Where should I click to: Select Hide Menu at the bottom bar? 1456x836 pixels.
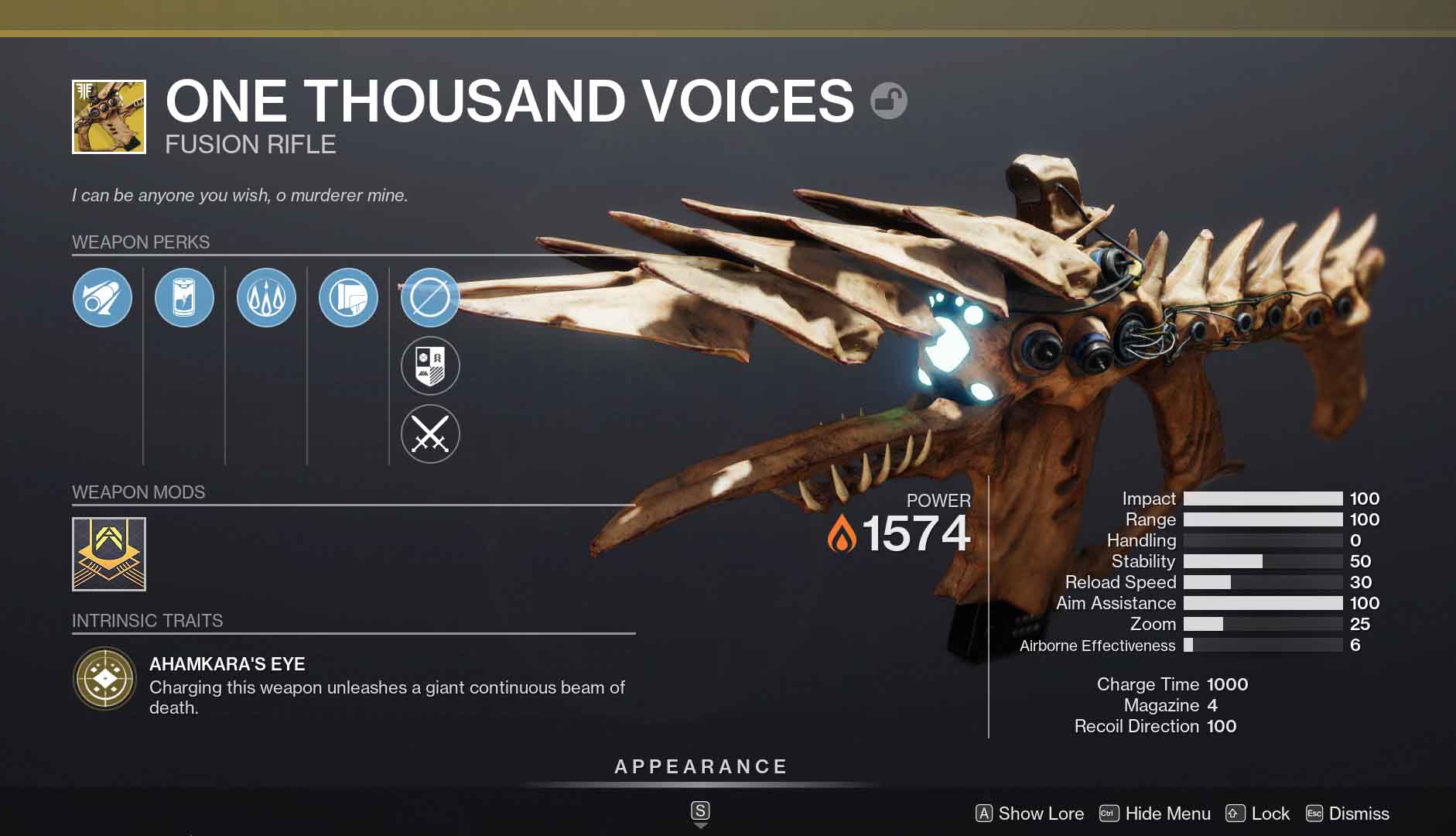tap(1167, 814)
